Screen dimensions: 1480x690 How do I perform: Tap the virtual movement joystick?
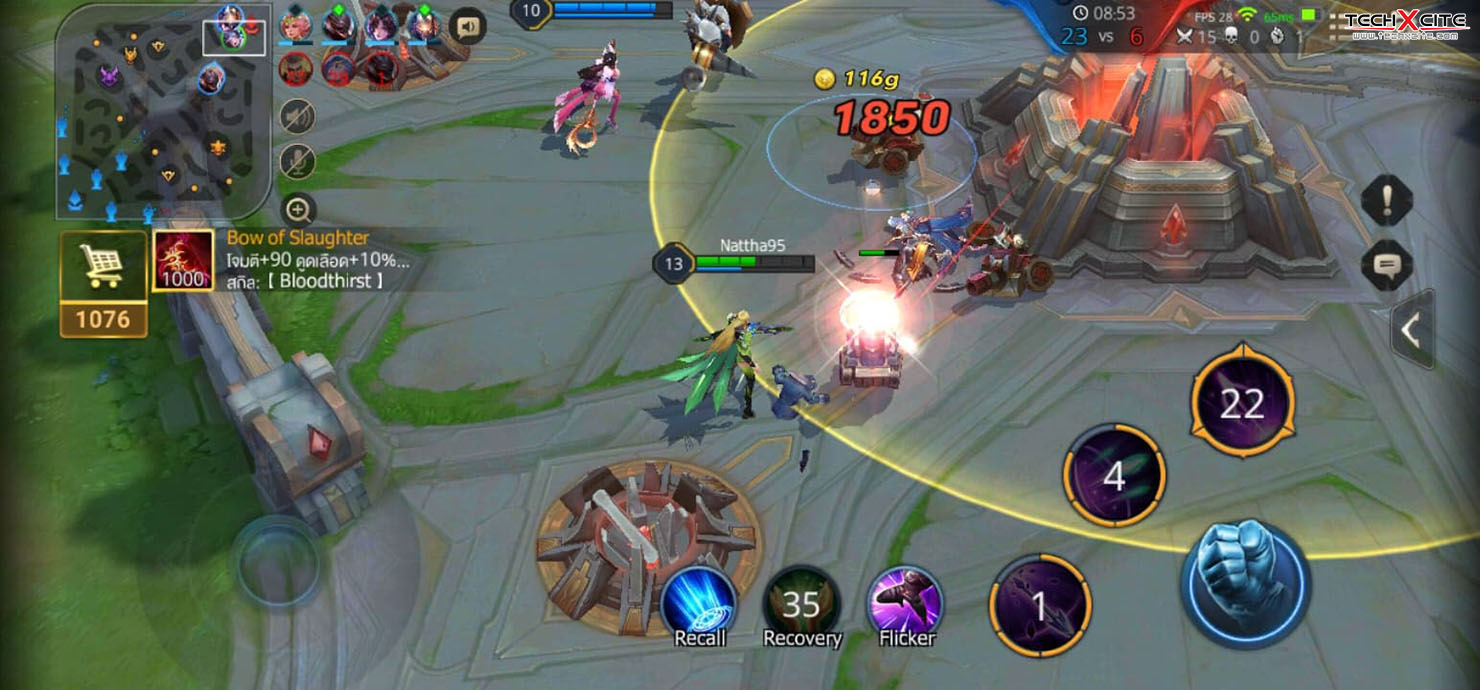pyautogui.click(x=277, y=560)
